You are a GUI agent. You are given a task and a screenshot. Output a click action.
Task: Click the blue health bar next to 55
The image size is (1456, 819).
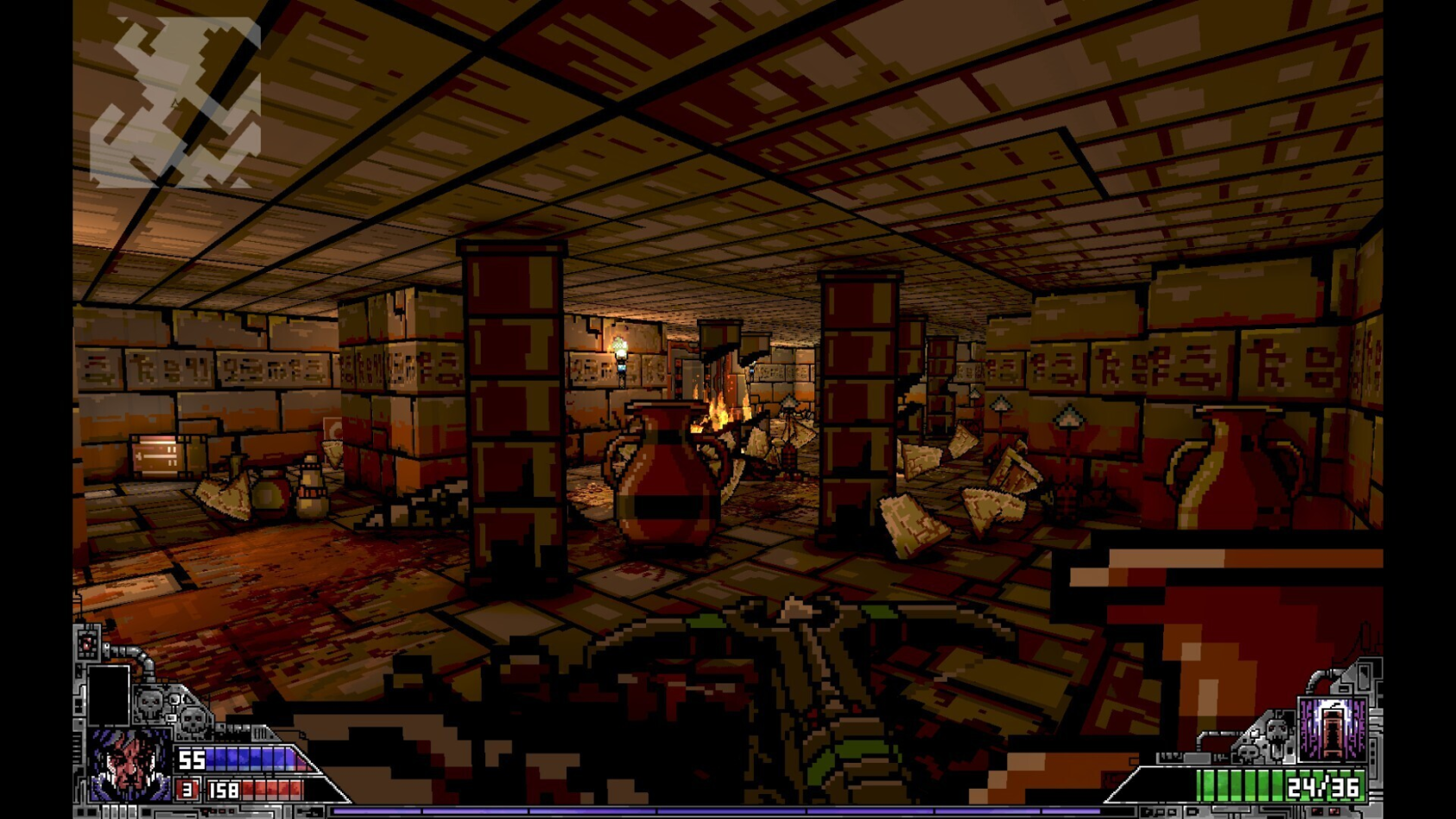tap(249, 758)
